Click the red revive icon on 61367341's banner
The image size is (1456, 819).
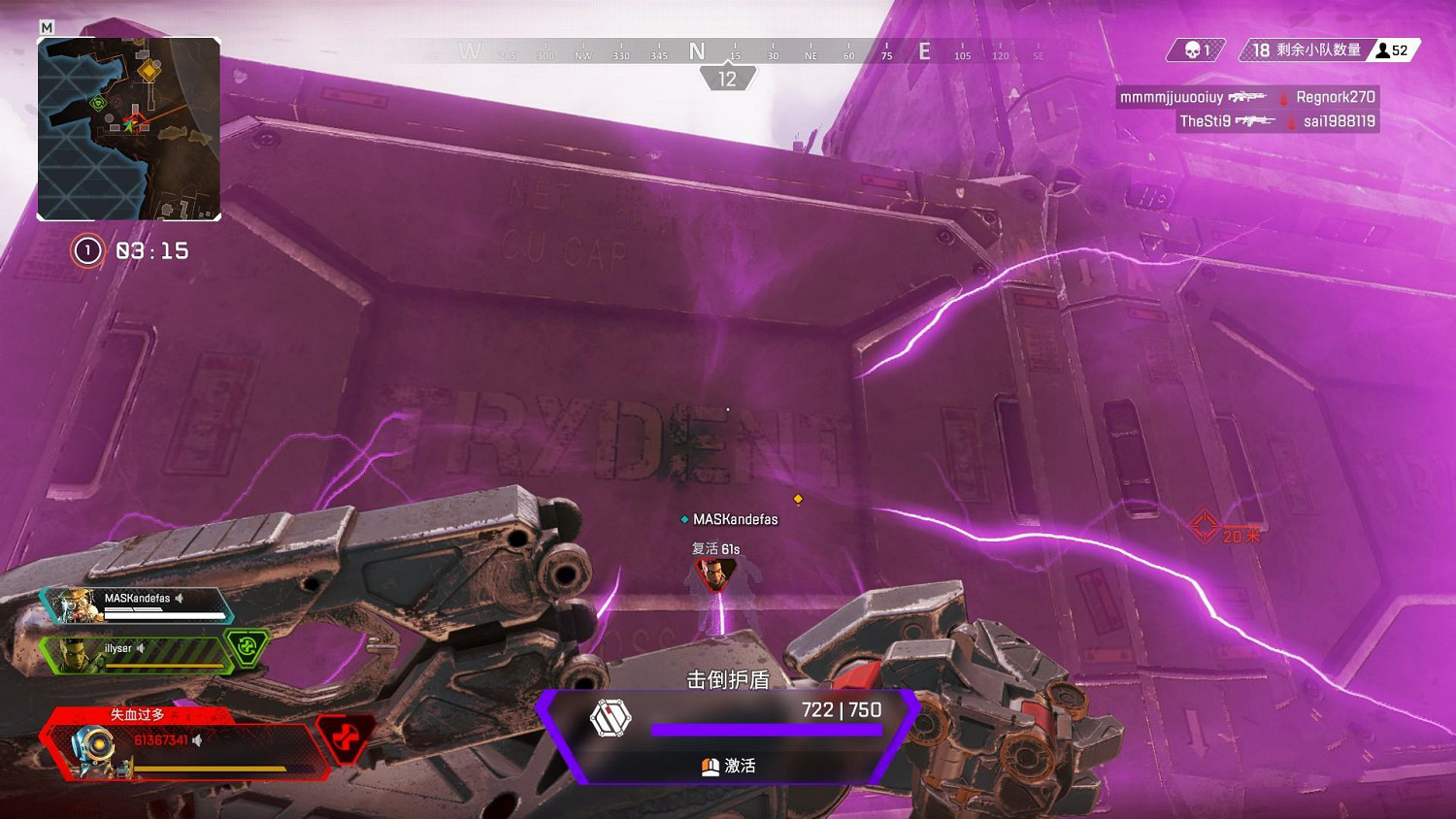(x=342, y=737)
